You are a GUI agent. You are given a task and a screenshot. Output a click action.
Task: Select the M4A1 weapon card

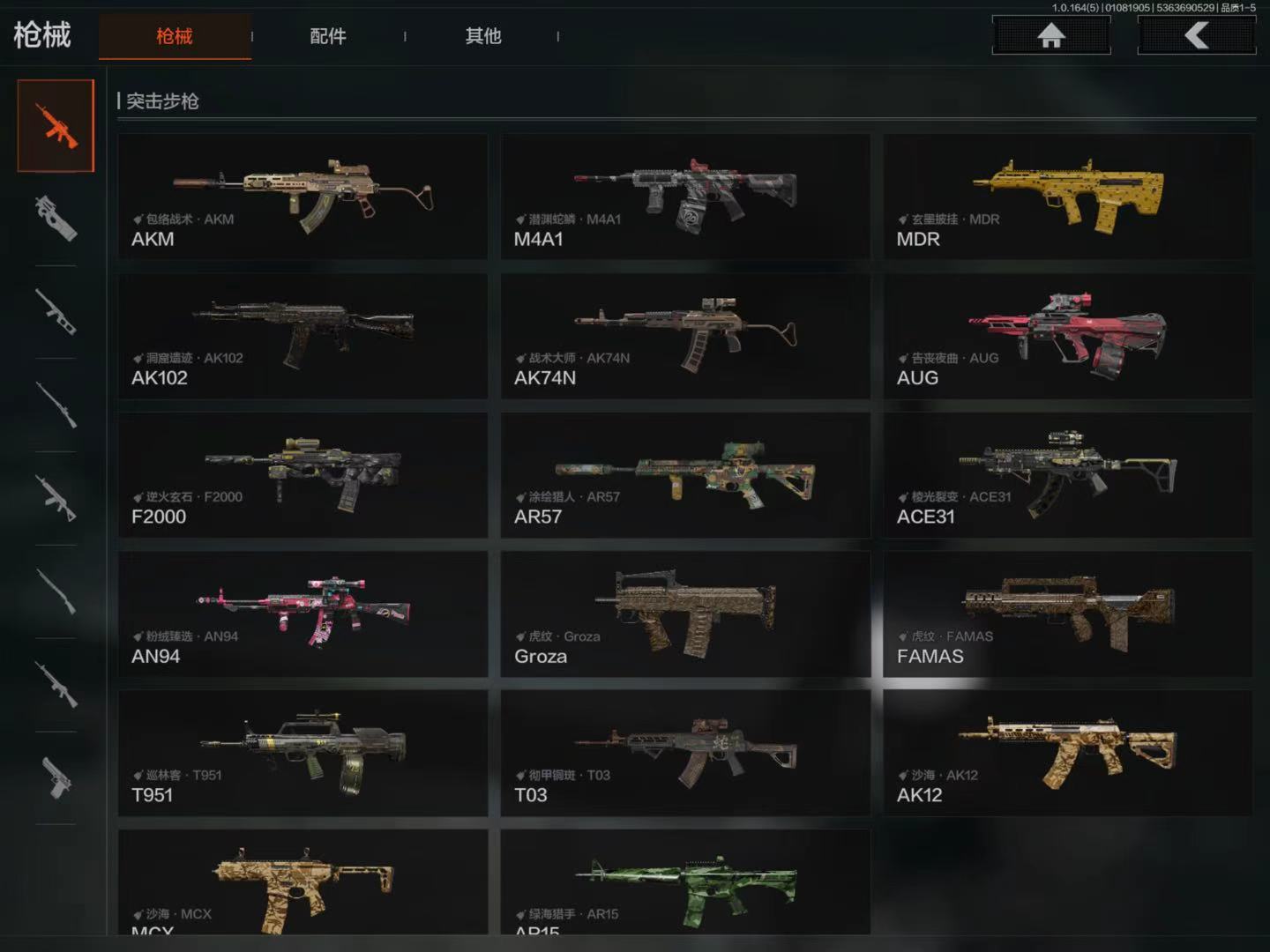click(x=685, y=197)
